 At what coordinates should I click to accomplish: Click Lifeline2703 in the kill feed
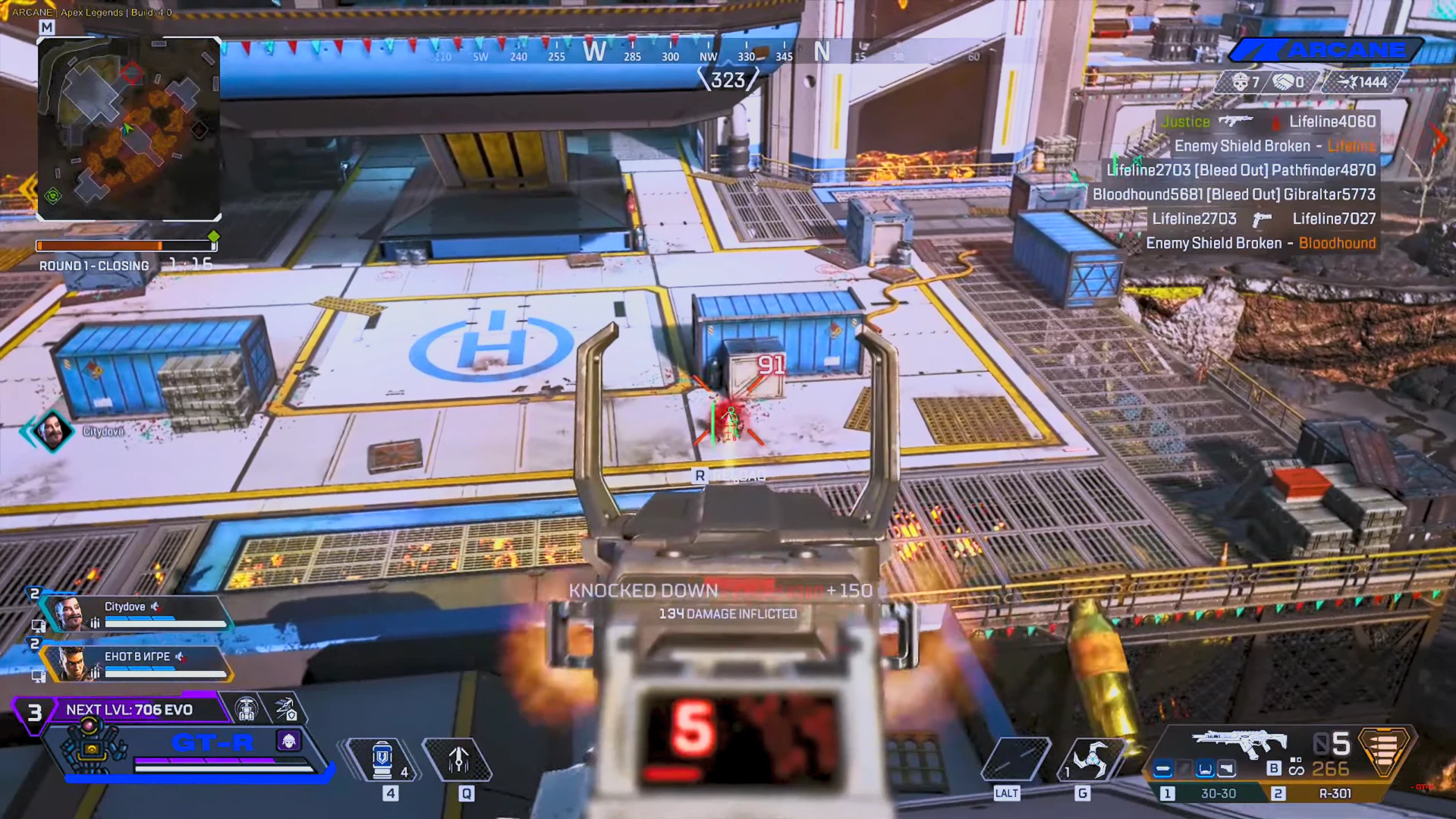(1149, 170)
